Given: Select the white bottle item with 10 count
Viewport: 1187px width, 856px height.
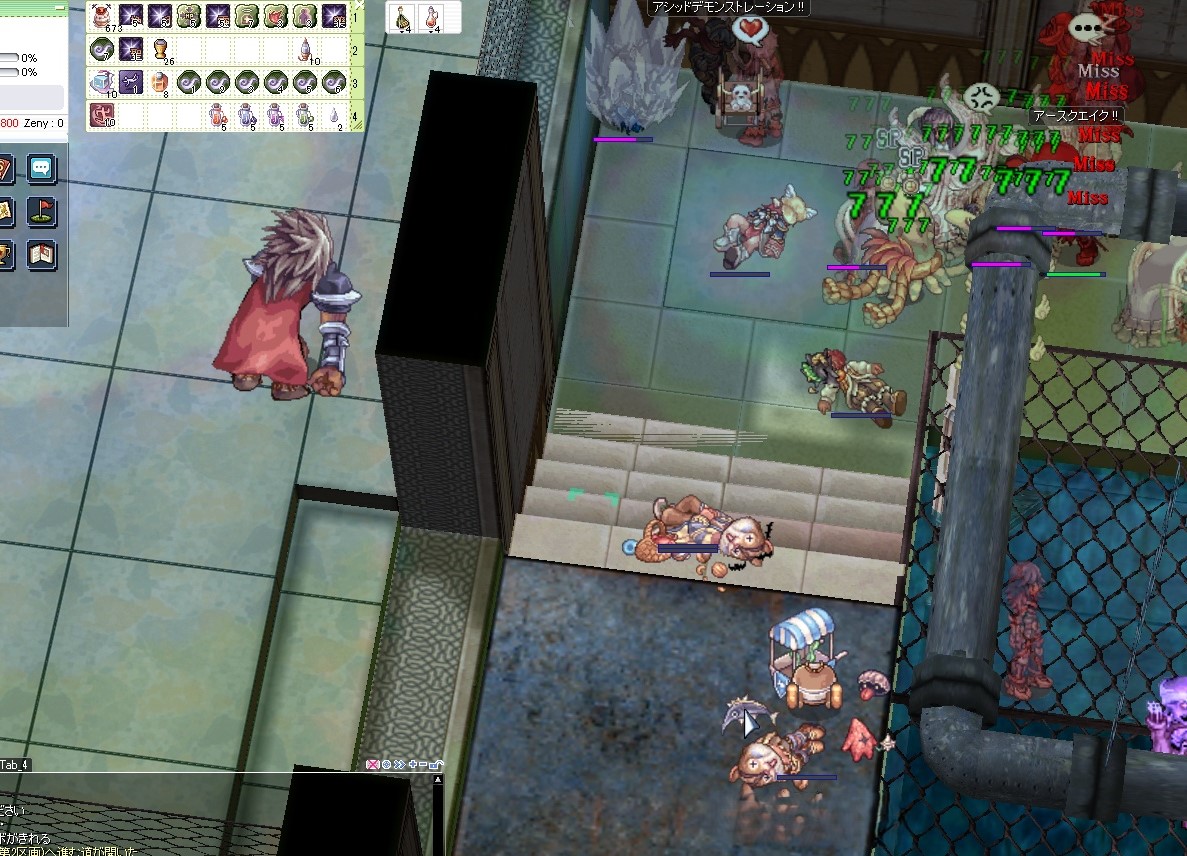Looking at the screenshot, I should pos(305,49).
